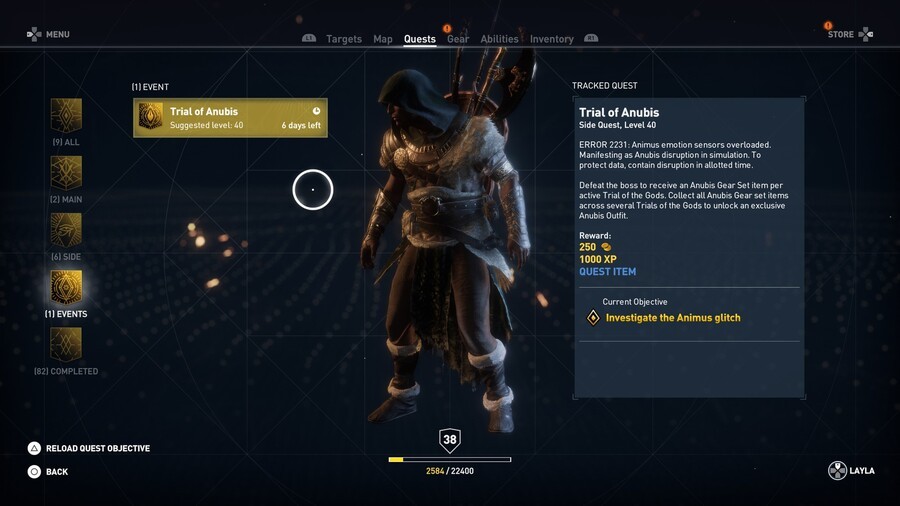The width and height of the screenshot is (900, 506).
Task: Open the Map tab
Action: tap(383, 39)
